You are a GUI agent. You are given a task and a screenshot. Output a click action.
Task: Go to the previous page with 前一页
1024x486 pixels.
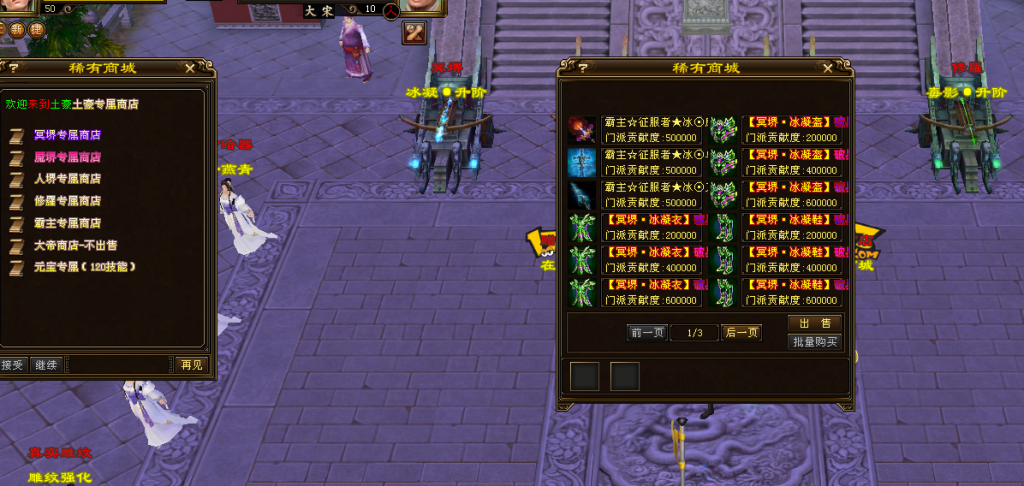tap(648, 333)
